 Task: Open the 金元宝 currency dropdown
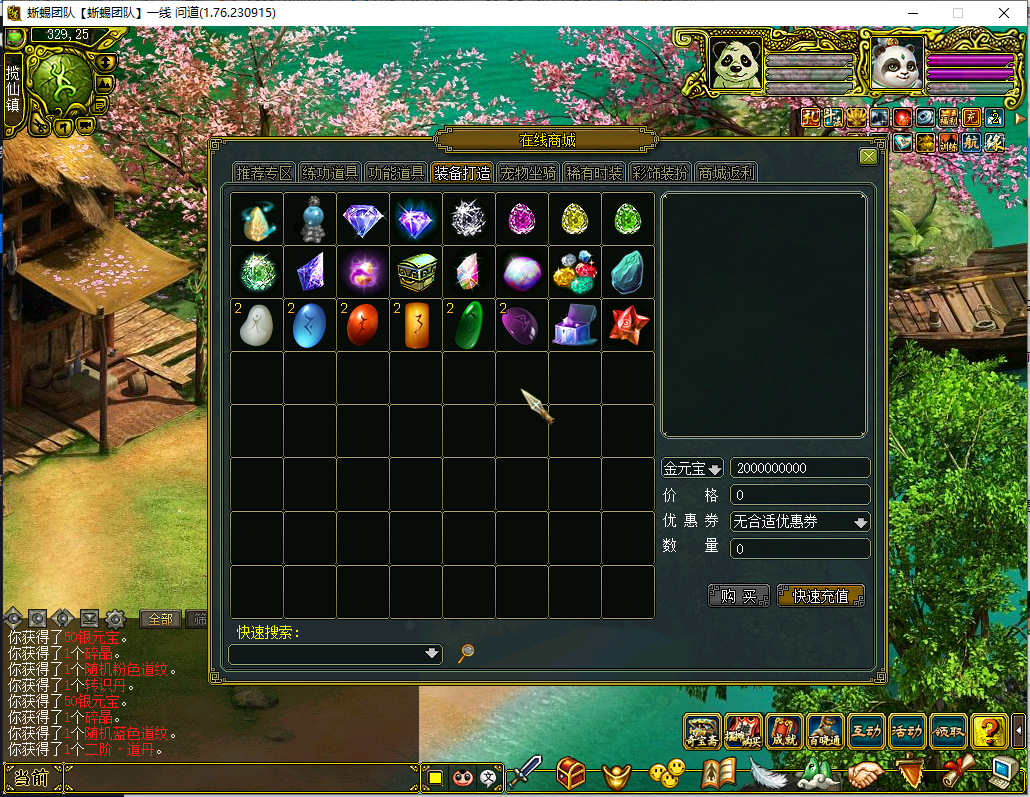[x=692, y=468]
